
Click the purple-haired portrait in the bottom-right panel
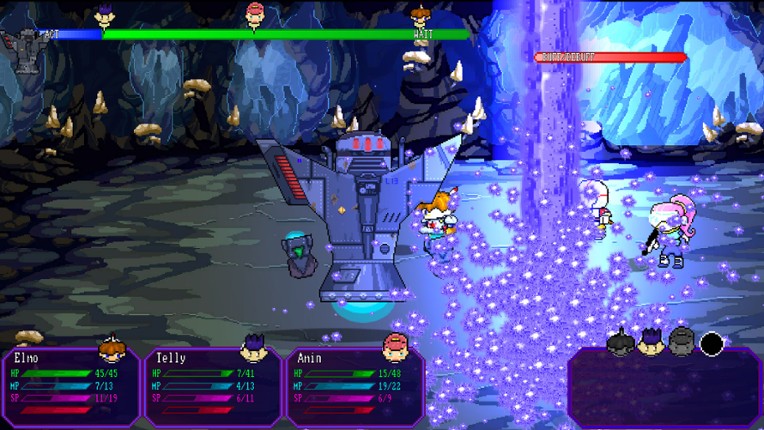click(652, 343)
